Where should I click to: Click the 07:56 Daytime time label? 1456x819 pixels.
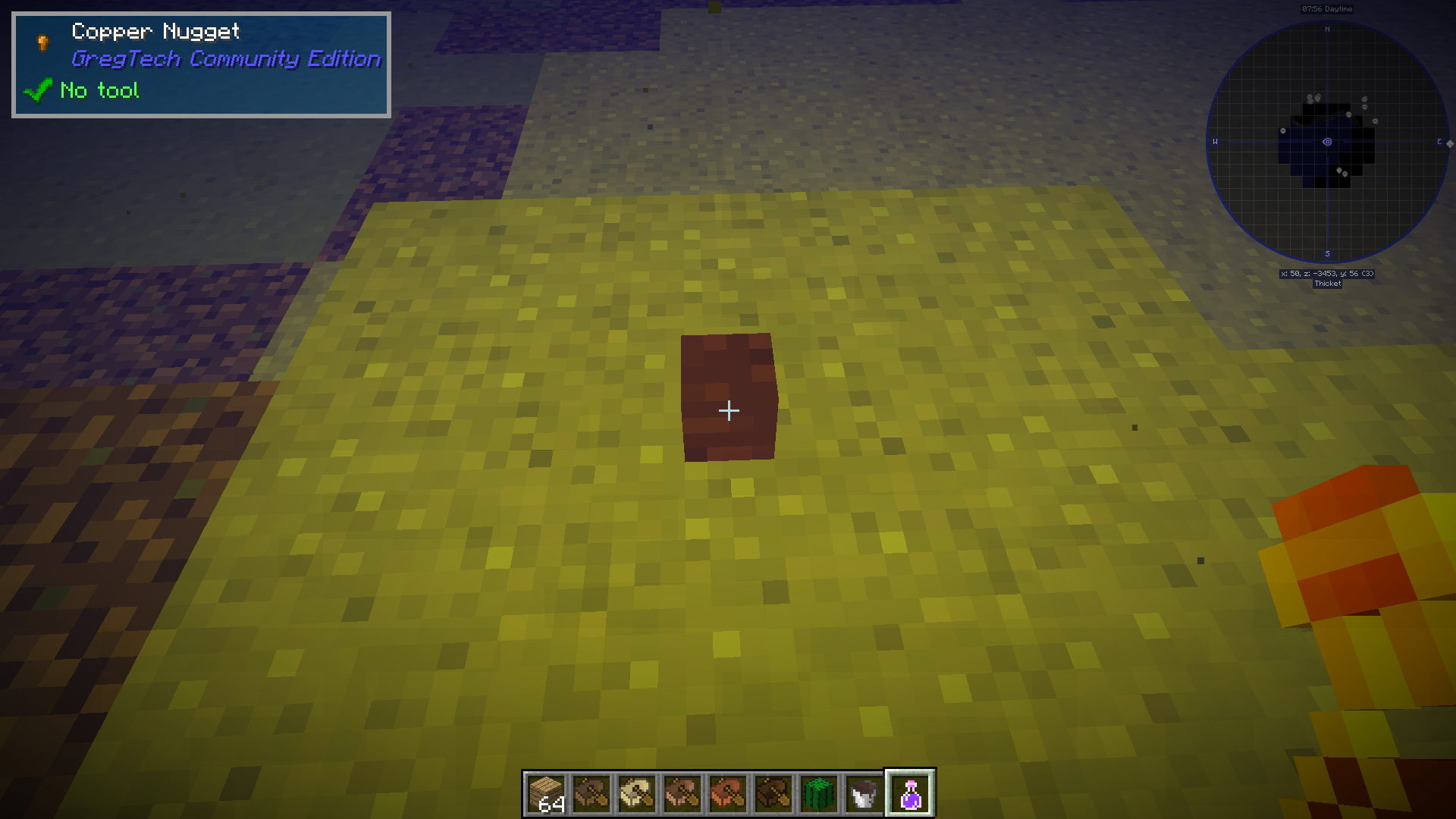1326,9
